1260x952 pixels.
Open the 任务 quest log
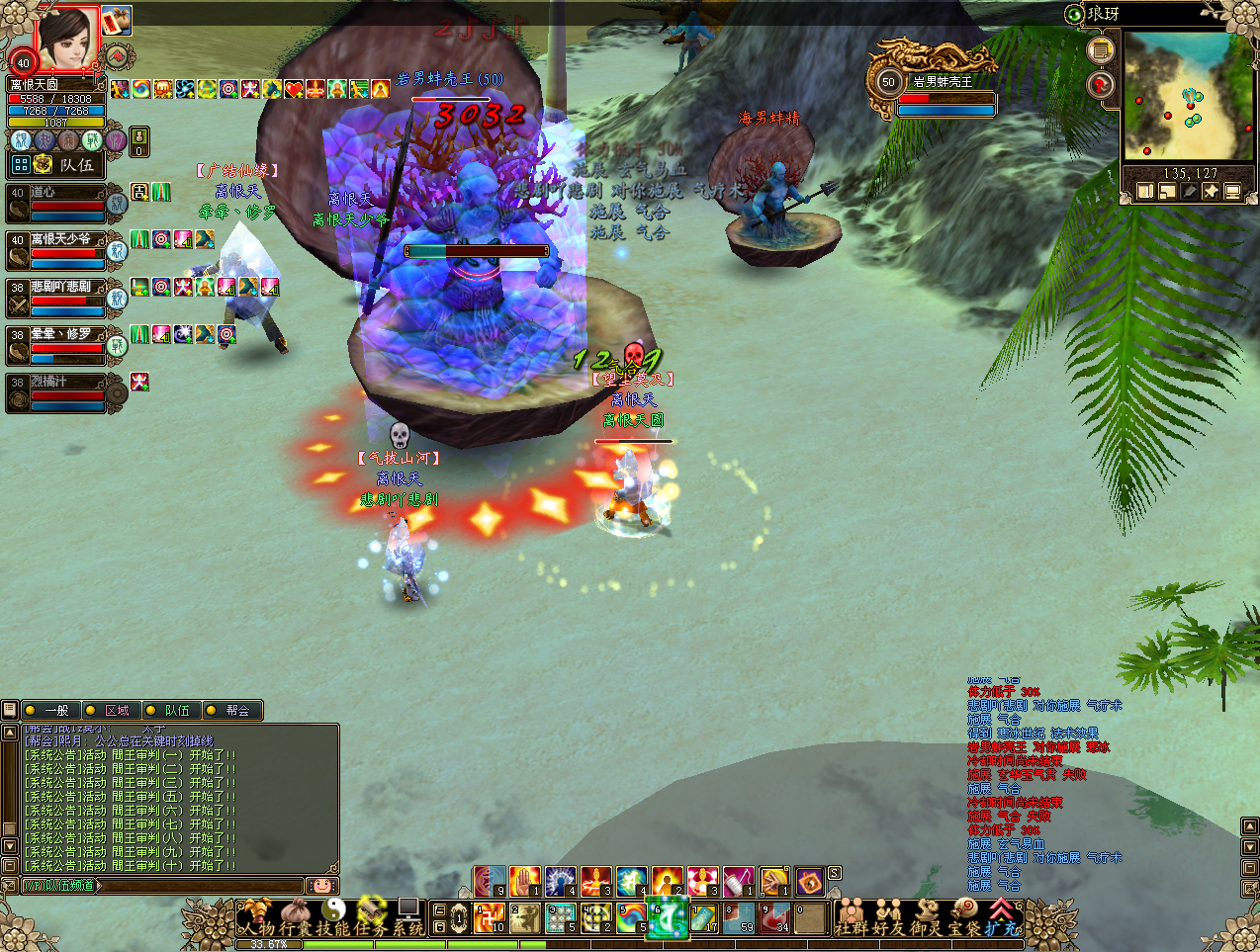(x=373, y=918)
